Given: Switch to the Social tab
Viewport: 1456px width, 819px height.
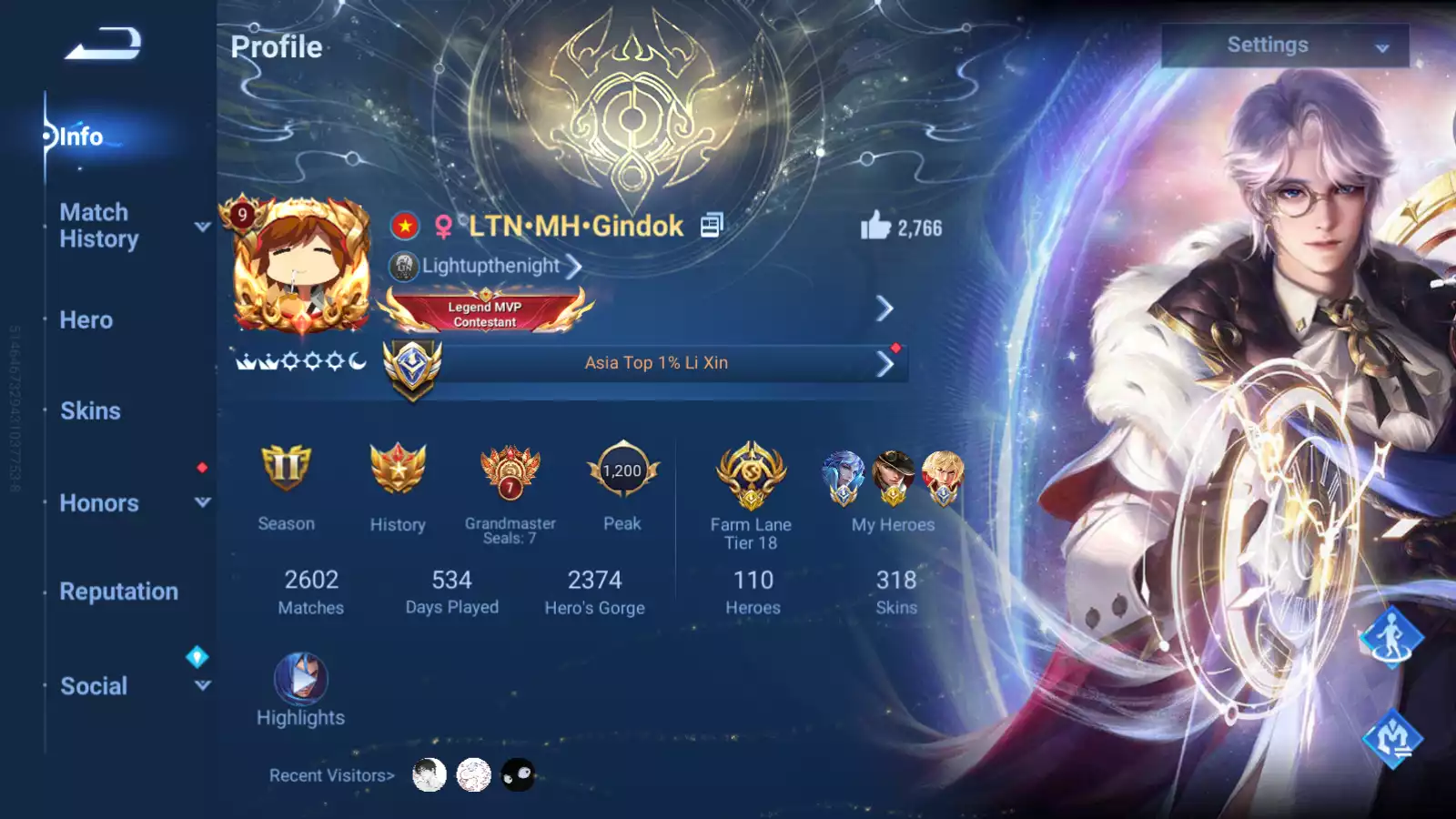Looking at the screenshot, I should click(94, 686).
